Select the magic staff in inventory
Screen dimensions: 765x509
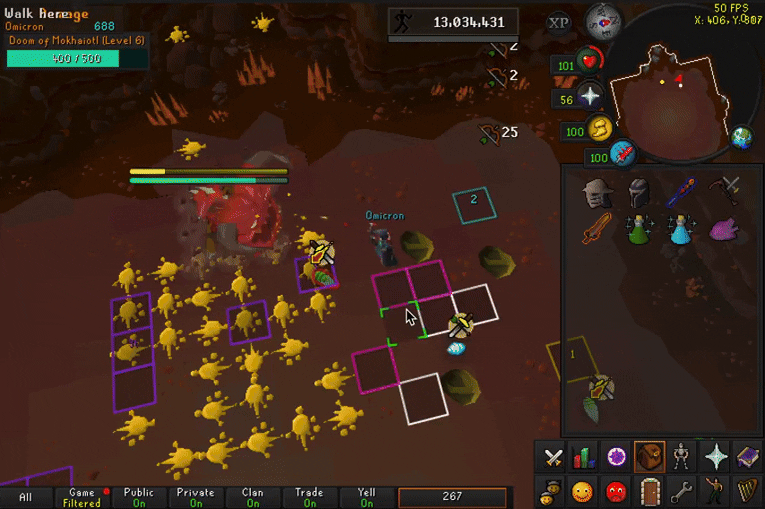683,188
